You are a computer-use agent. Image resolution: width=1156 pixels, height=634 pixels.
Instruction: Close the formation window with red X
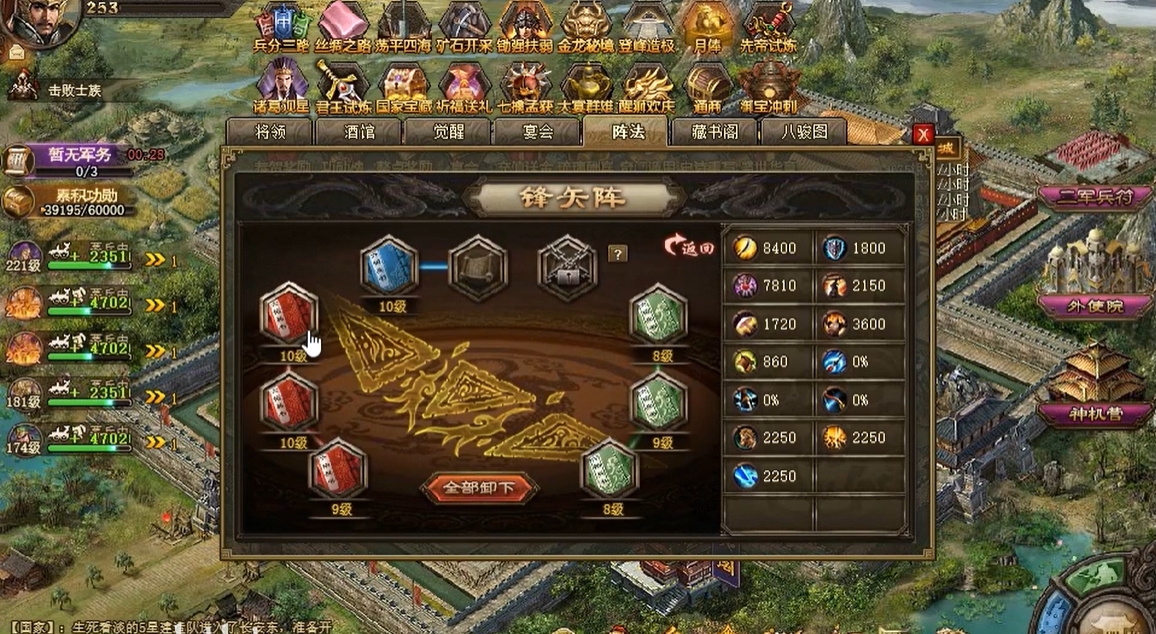923,134
